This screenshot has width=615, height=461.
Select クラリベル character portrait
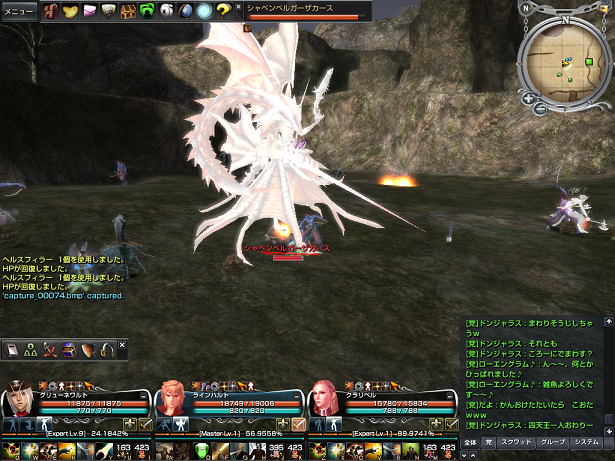click(325, 399)
